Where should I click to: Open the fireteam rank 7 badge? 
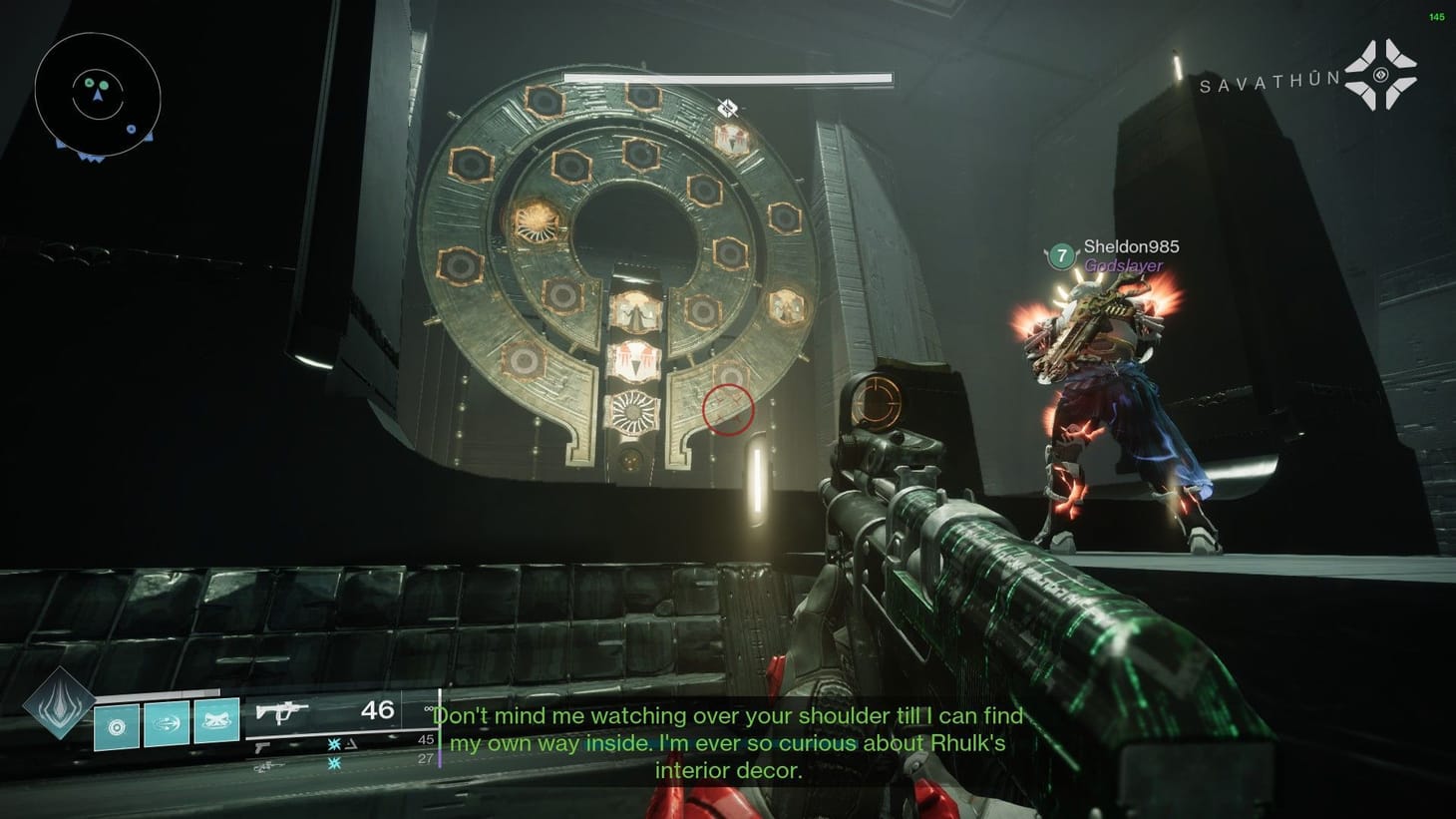tap(1060, 254)
